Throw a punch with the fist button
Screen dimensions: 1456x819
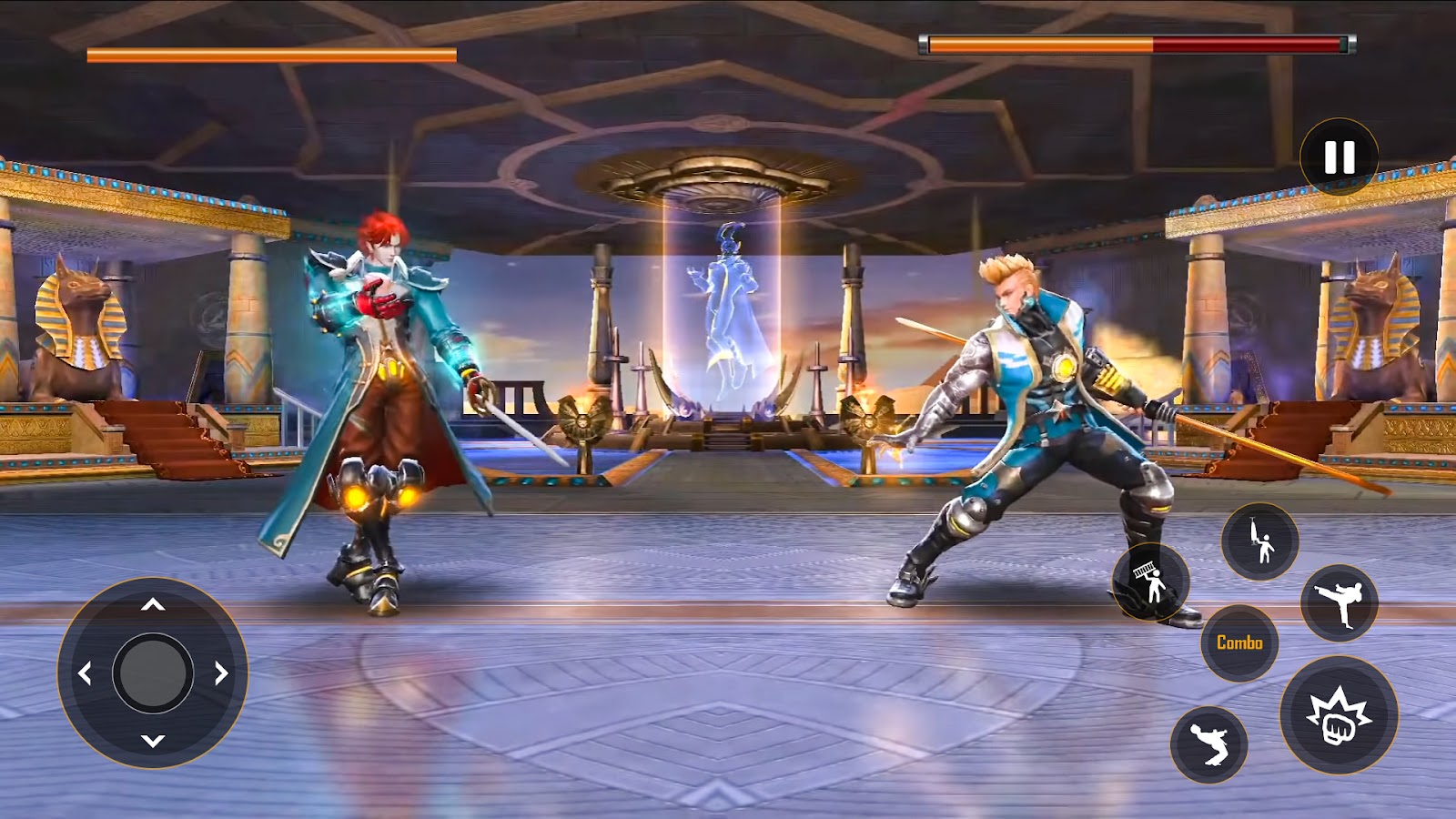tap(1339, 714)
